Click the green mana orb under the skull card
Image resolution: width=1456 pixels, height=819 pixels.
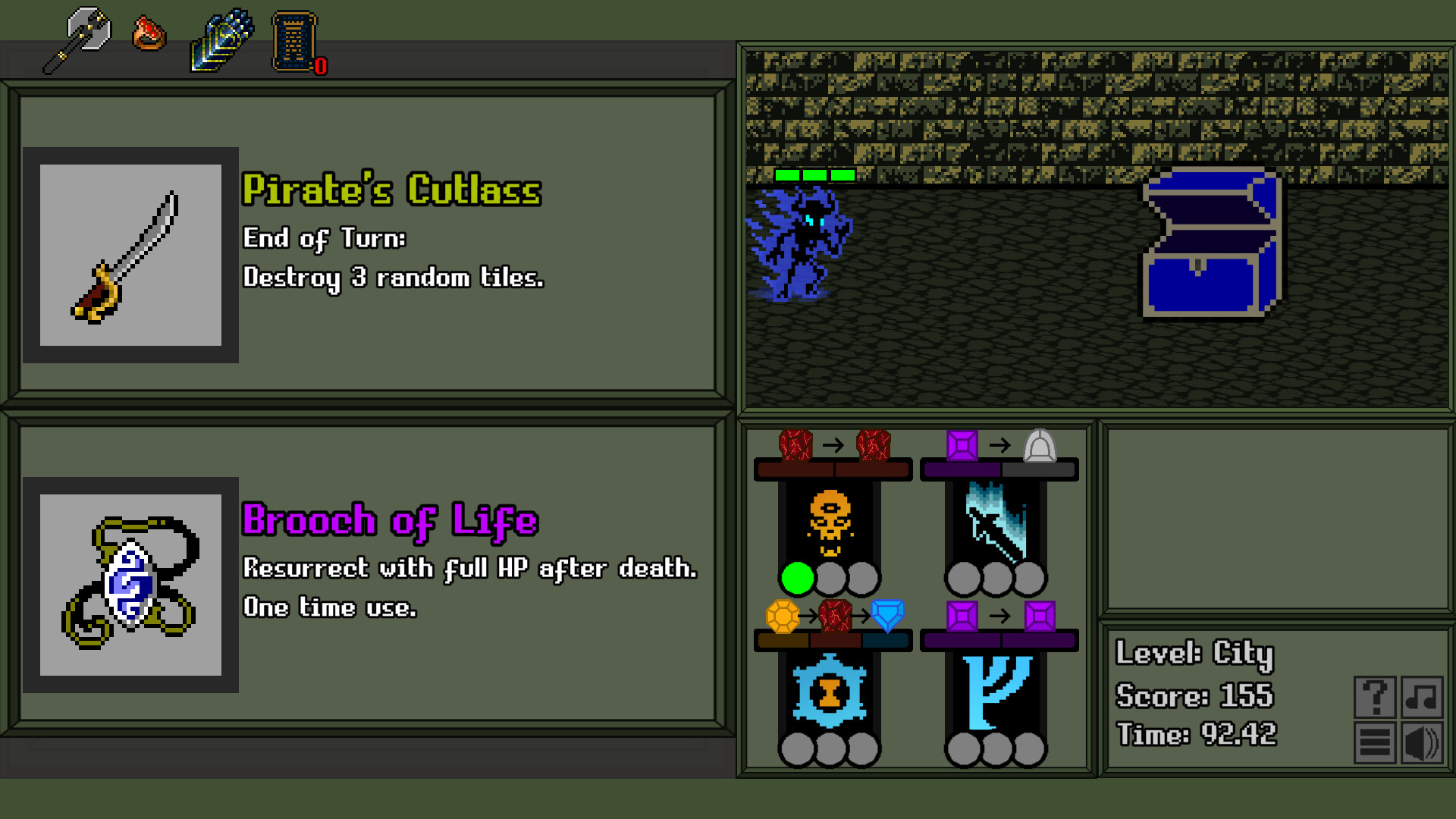point(798,578)
